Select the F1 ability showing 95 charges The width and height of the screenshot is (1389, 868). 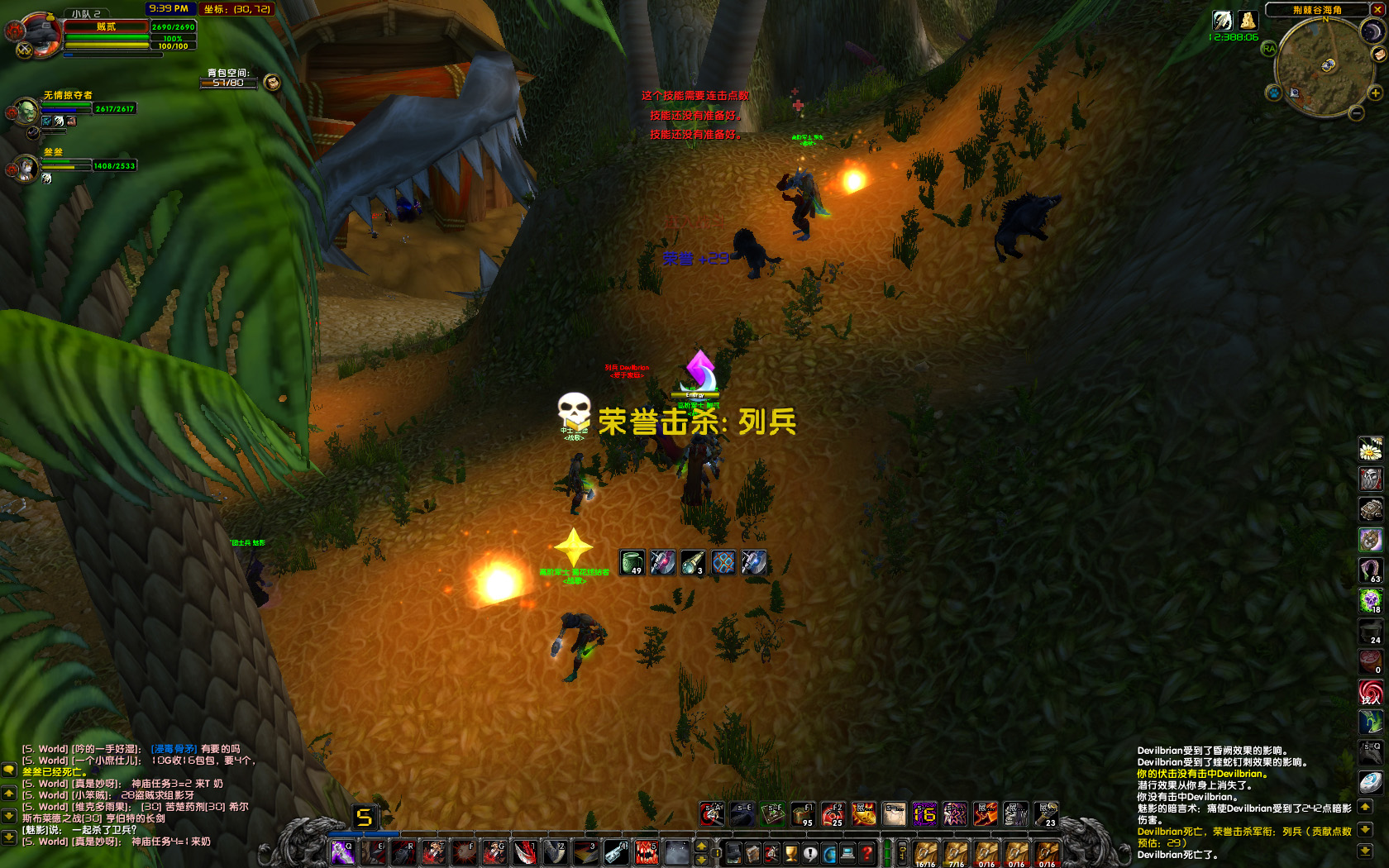[803, 814]
